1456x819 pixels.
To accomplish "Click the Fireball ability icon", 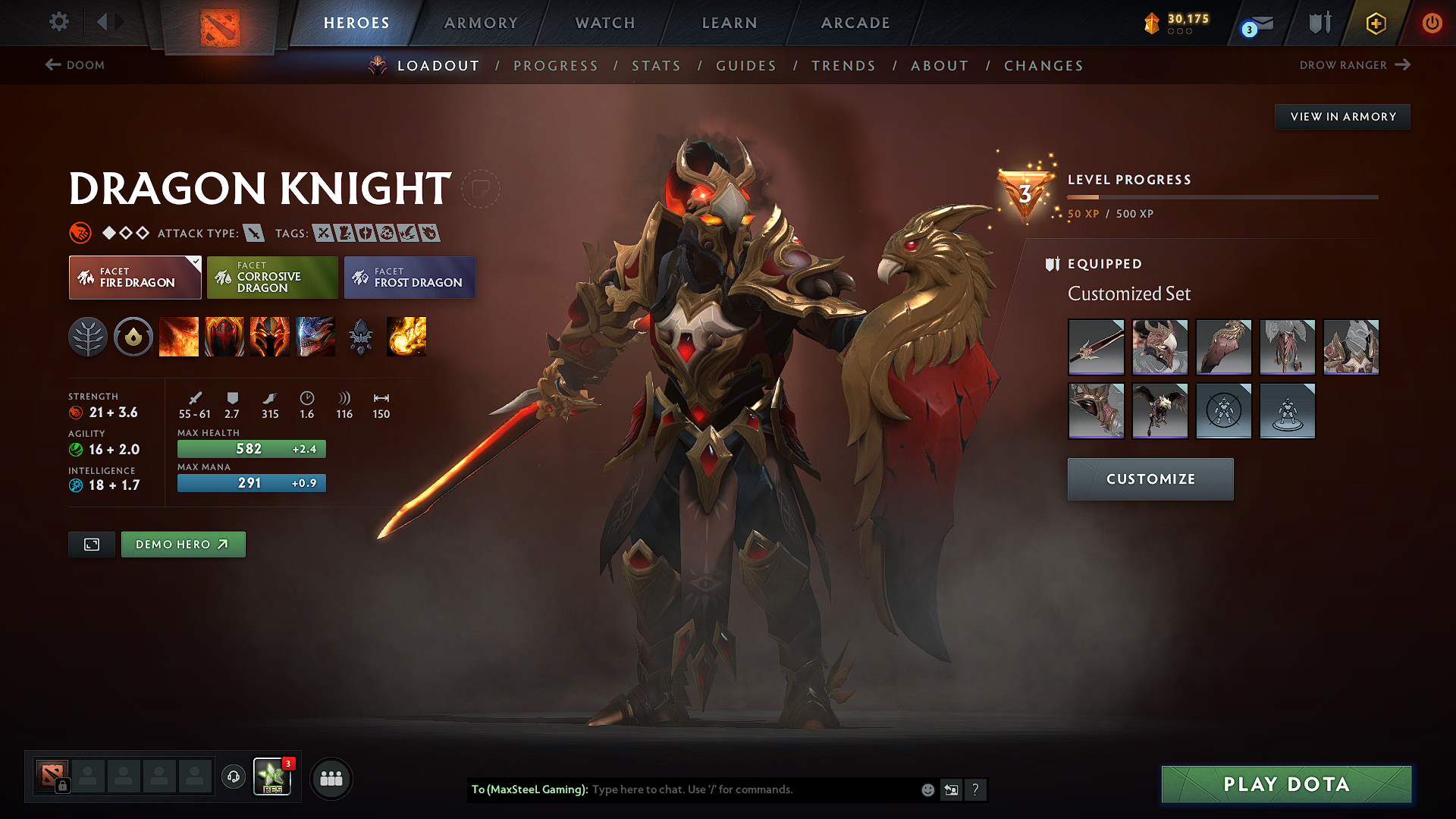I will 406,337.
